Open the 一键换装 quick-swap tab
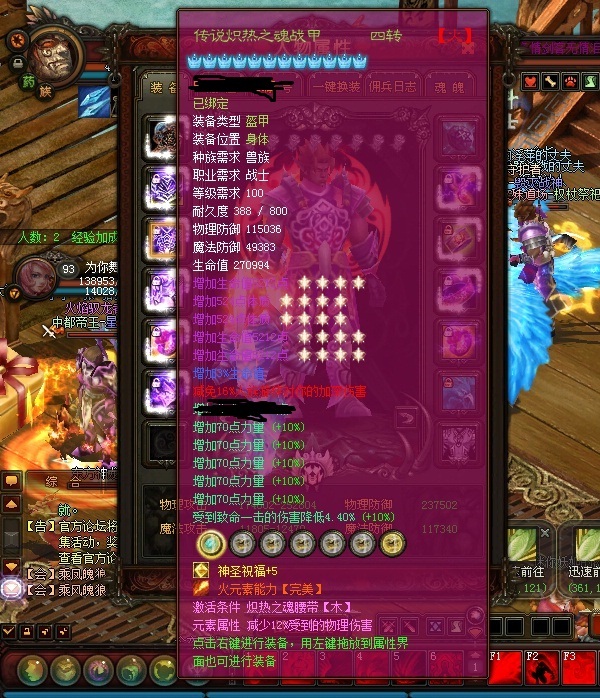600x698 pixels. coord(336,85)
